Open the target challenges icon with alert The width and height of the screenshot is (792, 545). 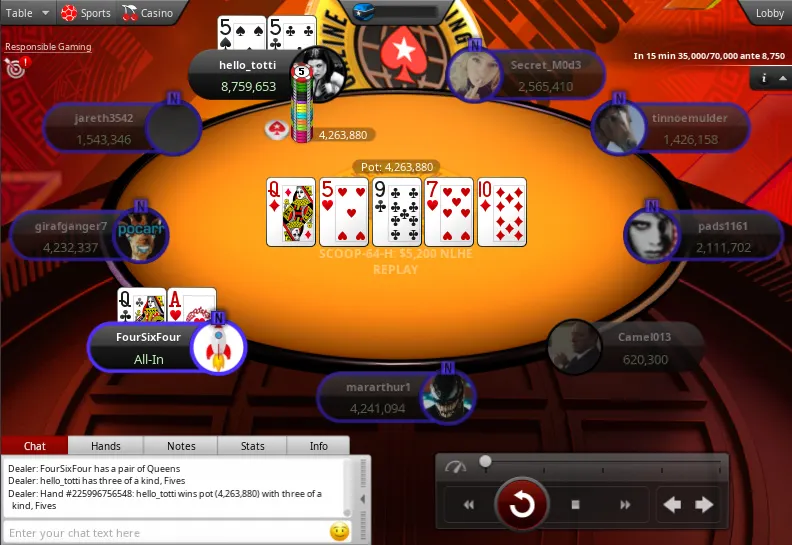tap(15, 68)
